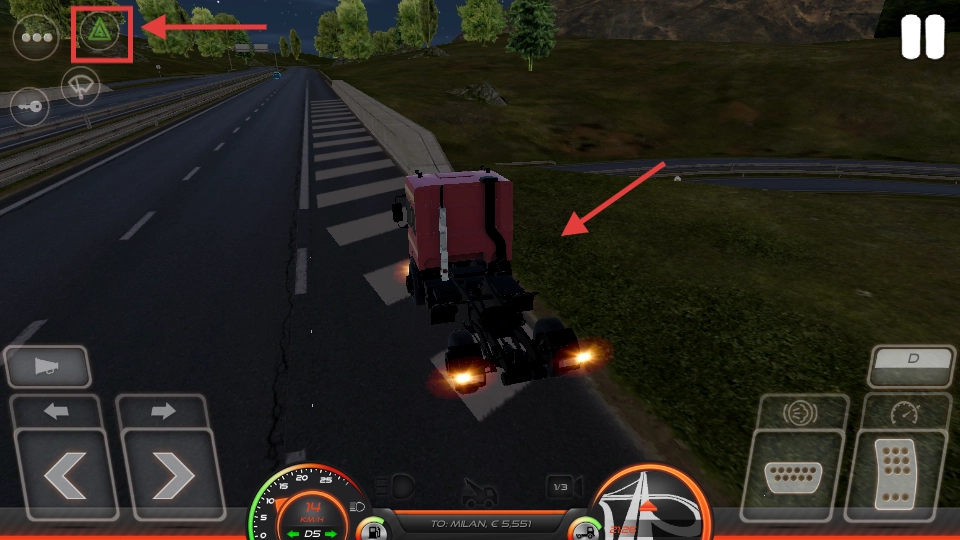Steer right with the large arrow
The image size is (960, 540).
point(168,475)
